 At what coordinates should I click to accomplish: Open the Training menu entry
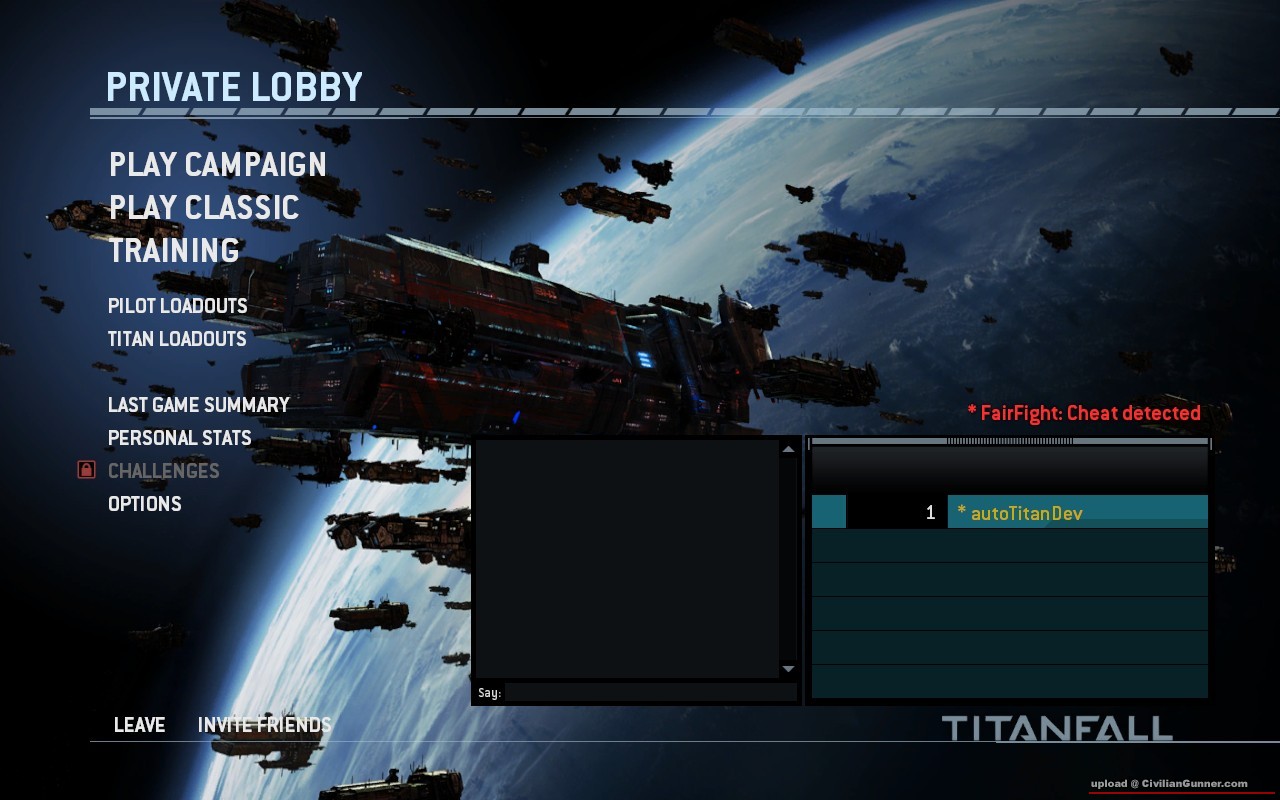tap(174, 250)
